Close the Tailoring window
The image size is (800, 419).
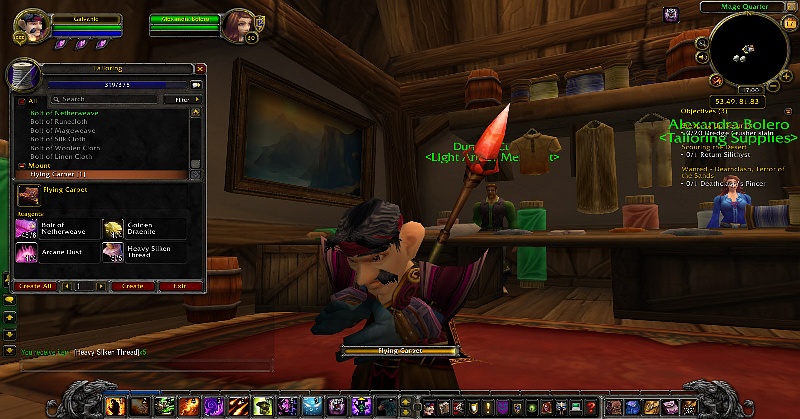[x=200, y=69]
